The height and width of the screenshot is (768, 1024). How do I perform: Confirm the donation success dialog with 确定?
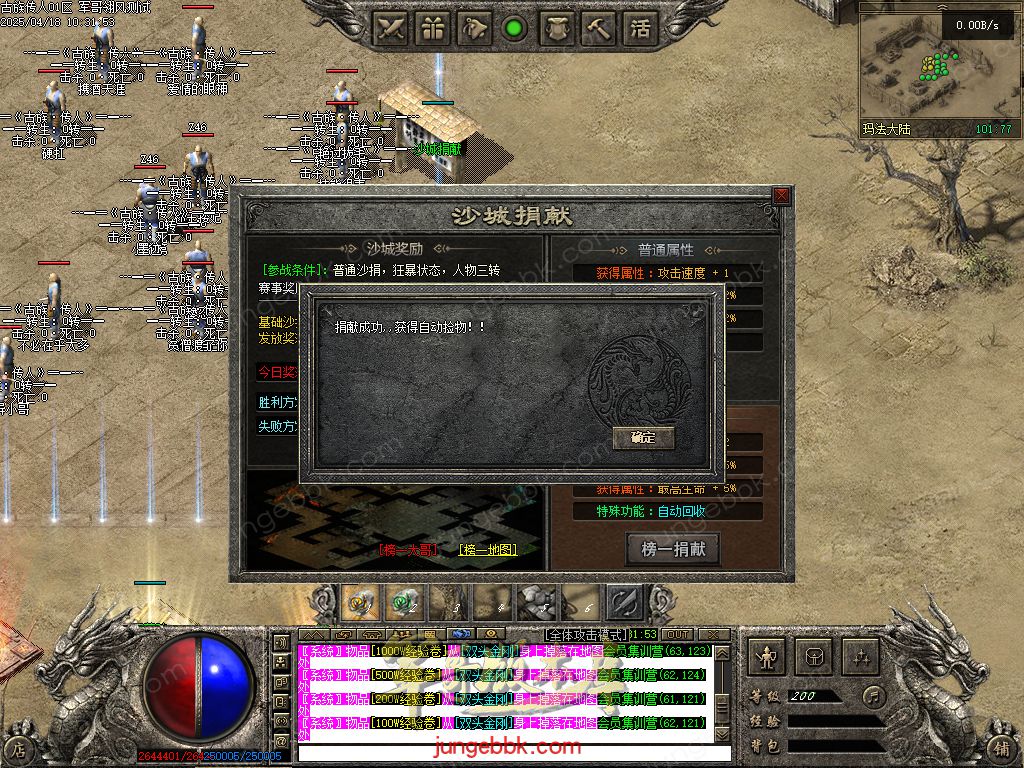click(643, 437)
